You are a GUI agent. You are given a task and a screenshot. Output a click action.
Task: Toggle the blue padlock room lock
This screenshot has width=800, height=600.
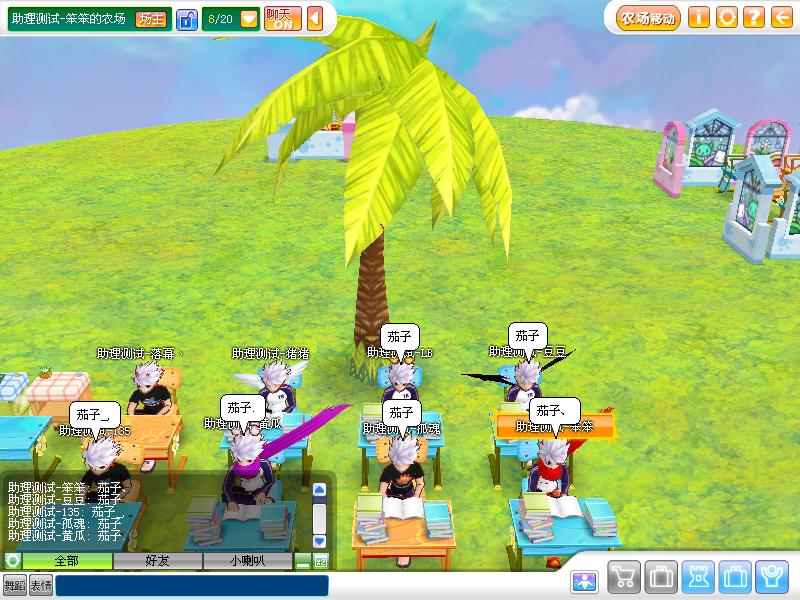tap(187, 19)
